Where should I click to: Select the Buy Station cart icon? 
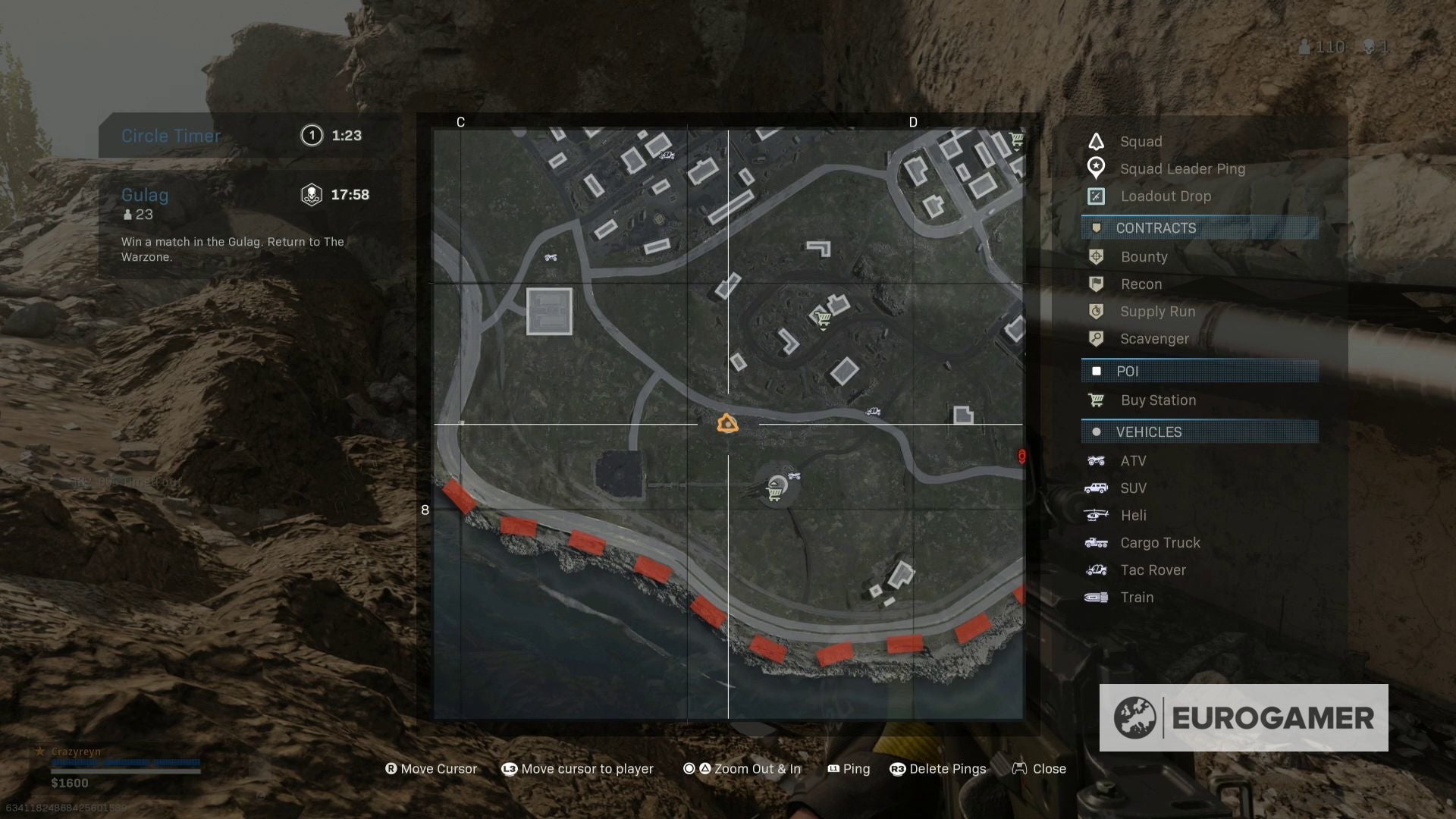click(1097, 400)
